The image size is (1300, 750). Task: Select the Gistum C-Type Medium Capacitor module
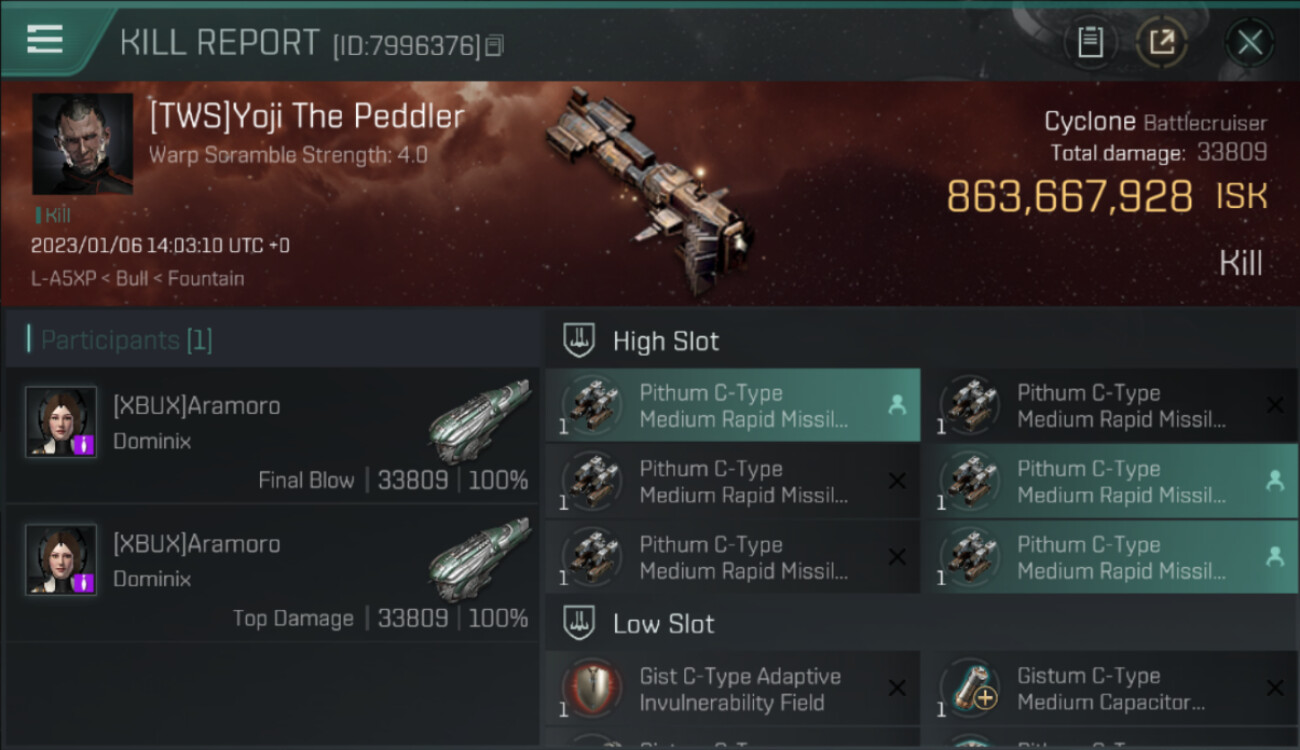(x=1110, y=689)
